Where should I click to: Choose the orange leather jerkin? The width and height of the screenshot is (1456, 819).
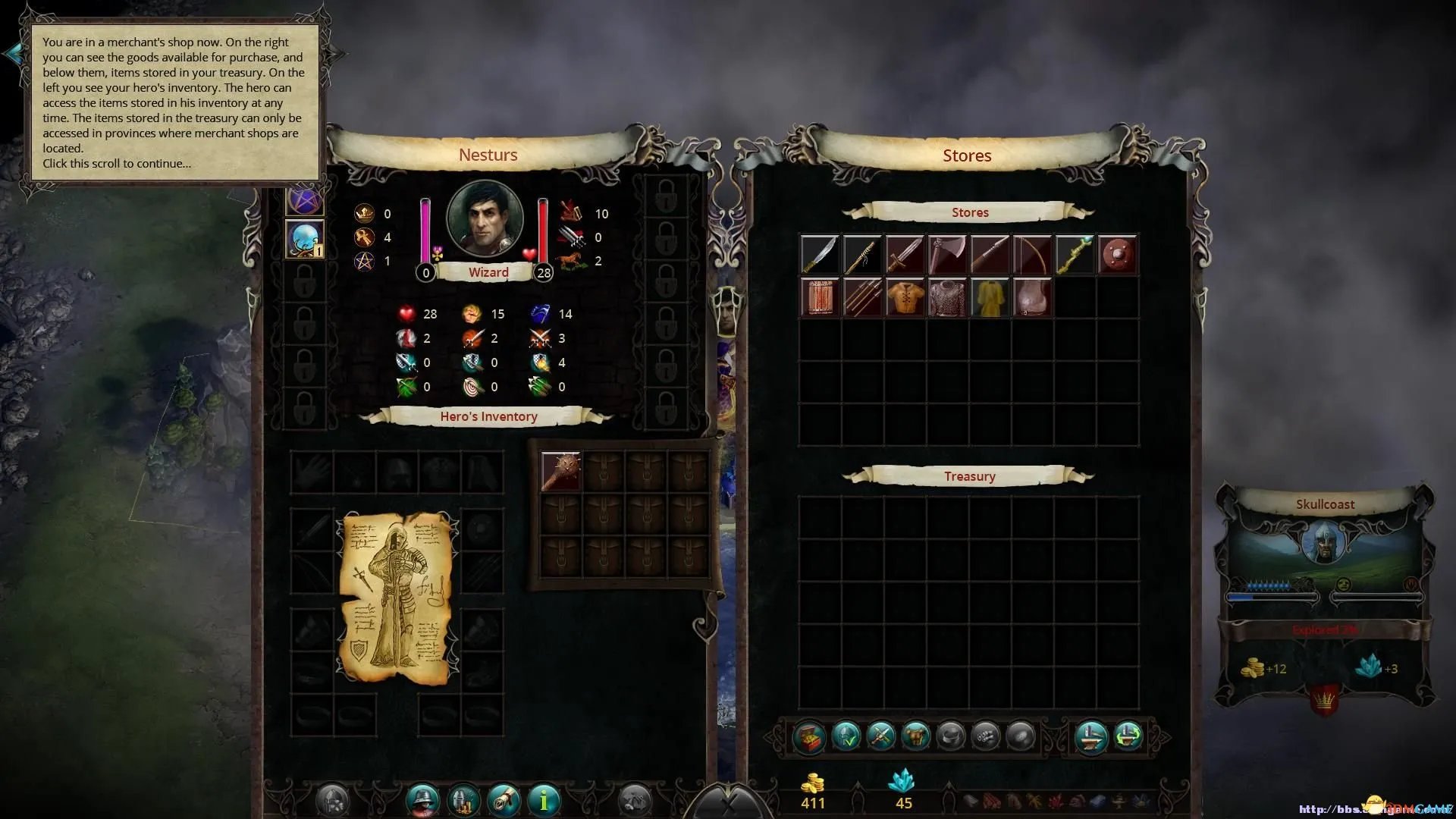[x=905, y=297]
